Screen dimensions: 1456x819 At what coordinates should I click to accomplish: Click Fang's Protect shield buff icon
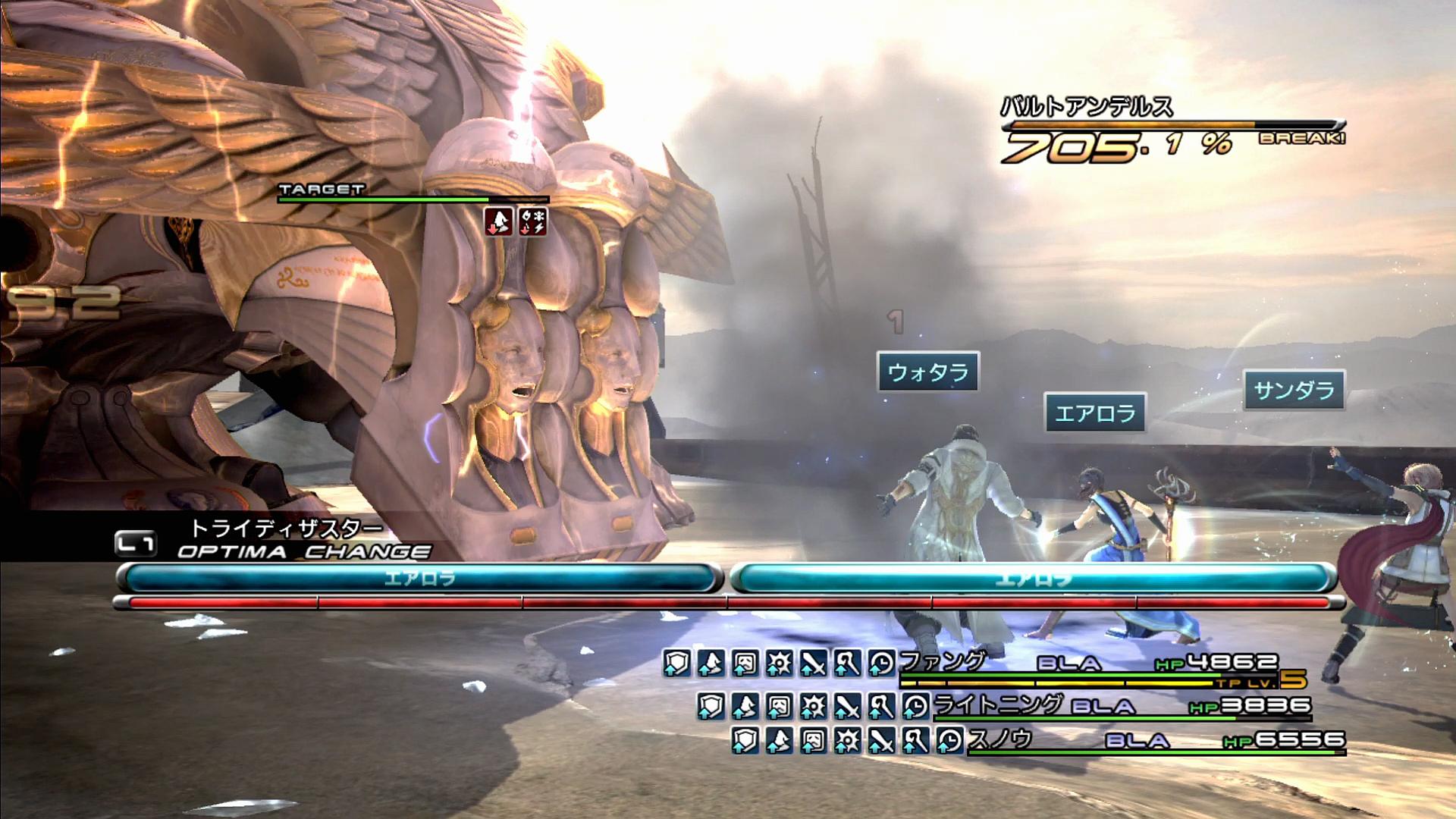(x=676, y=664)
